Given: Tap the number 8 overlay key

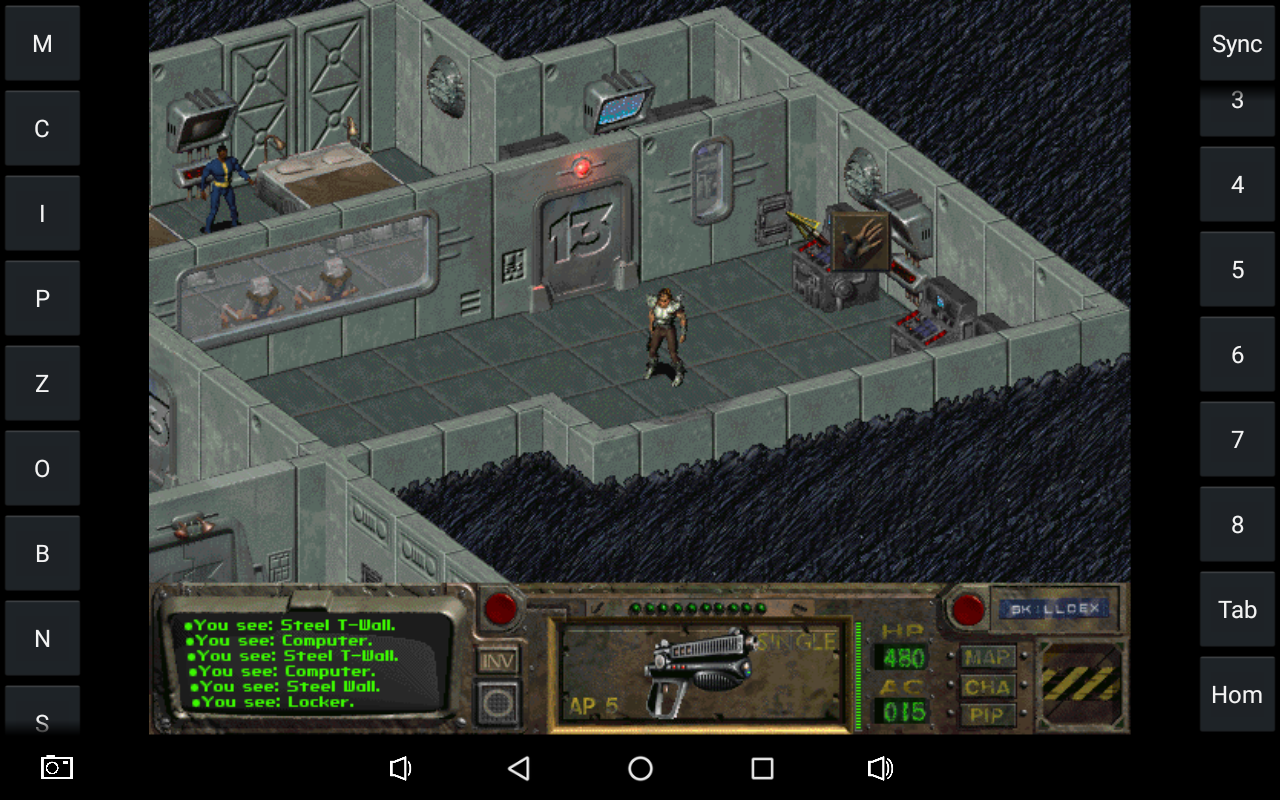Looking at the screenshot, I should point(1237,525).
